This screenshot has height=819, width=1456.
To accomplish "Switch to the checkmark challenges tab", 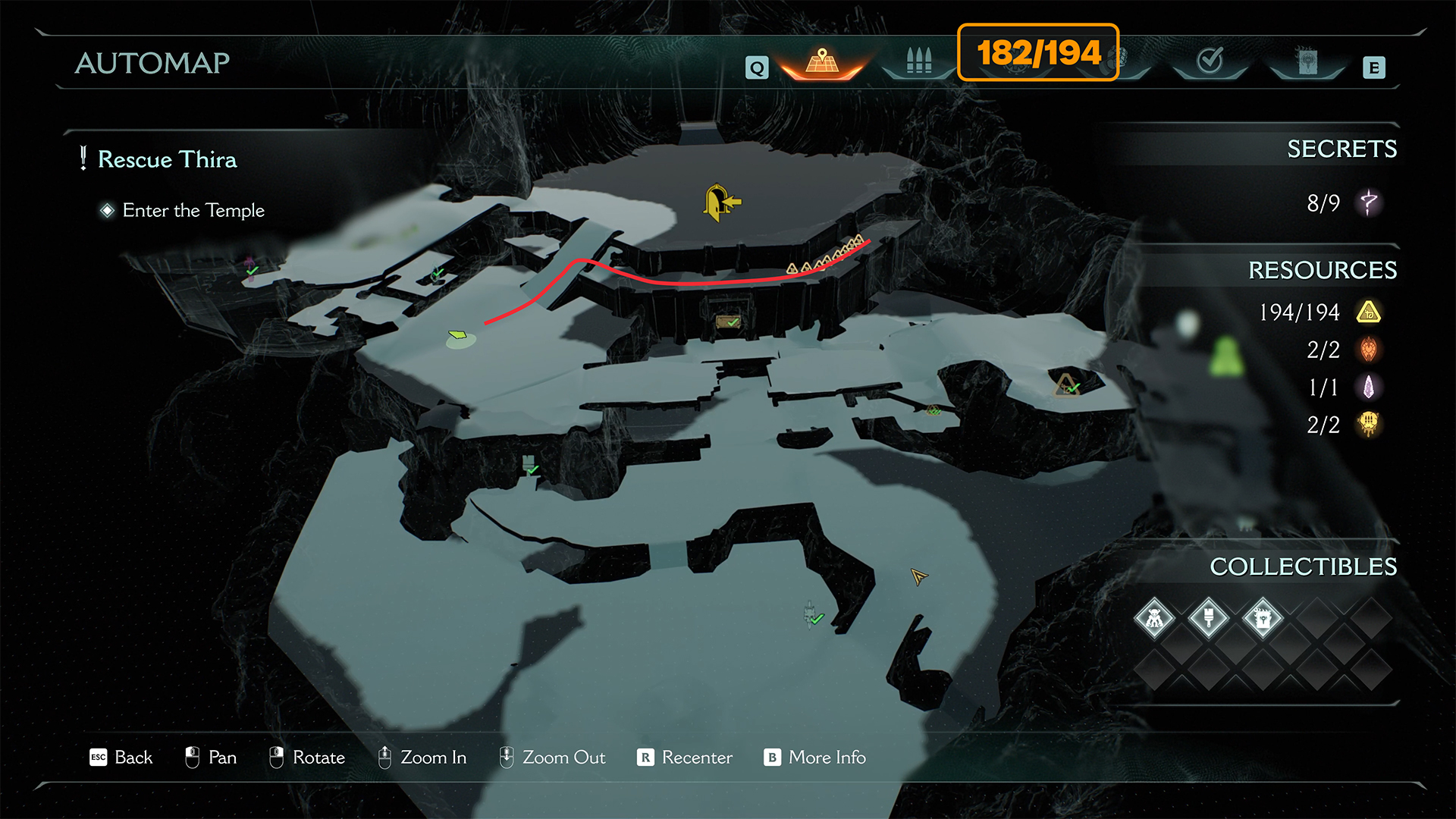I will point(1210,61).
